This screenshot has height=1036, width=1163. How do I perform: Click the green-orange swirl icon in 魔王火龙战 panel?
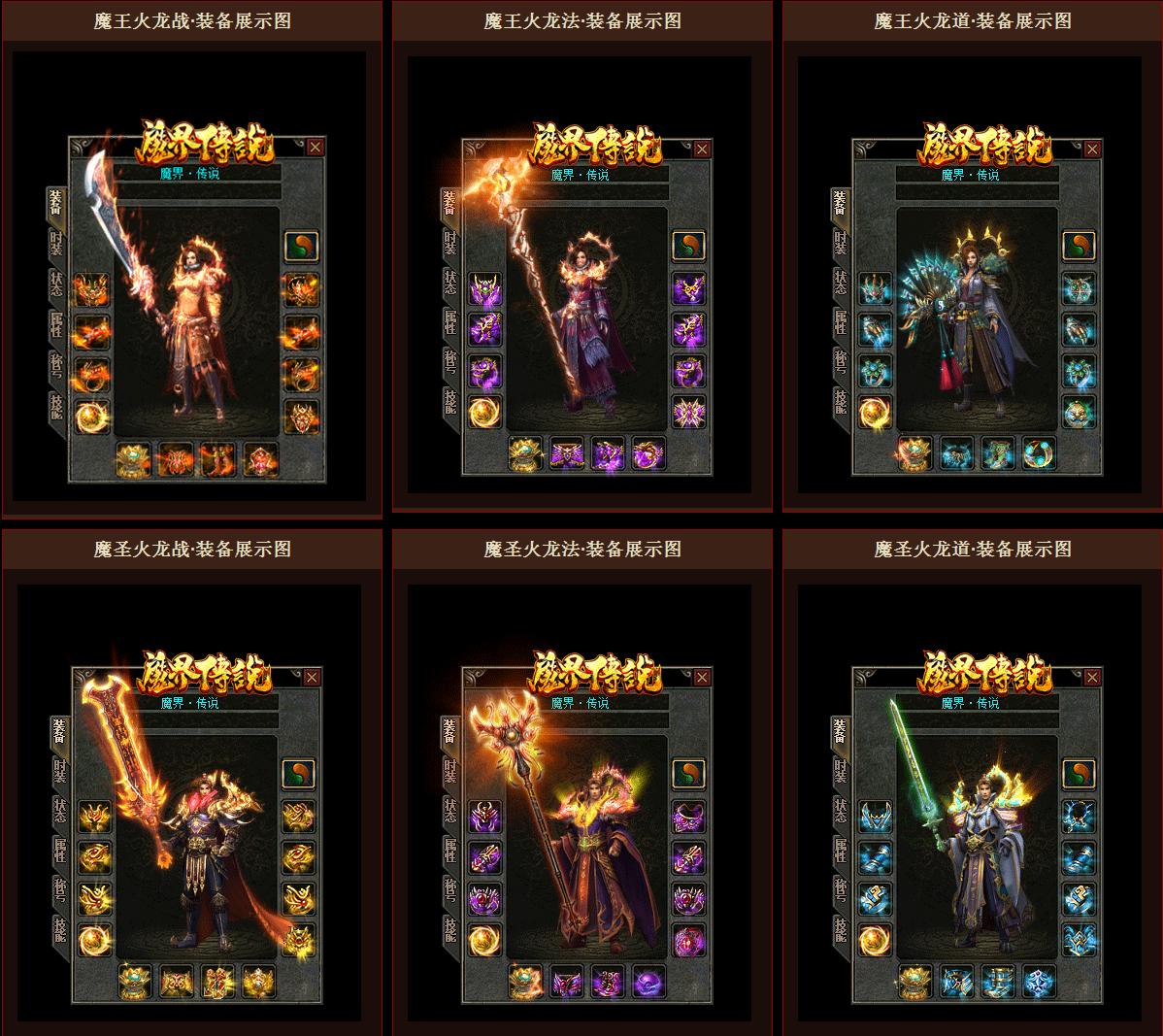point(300,246)
